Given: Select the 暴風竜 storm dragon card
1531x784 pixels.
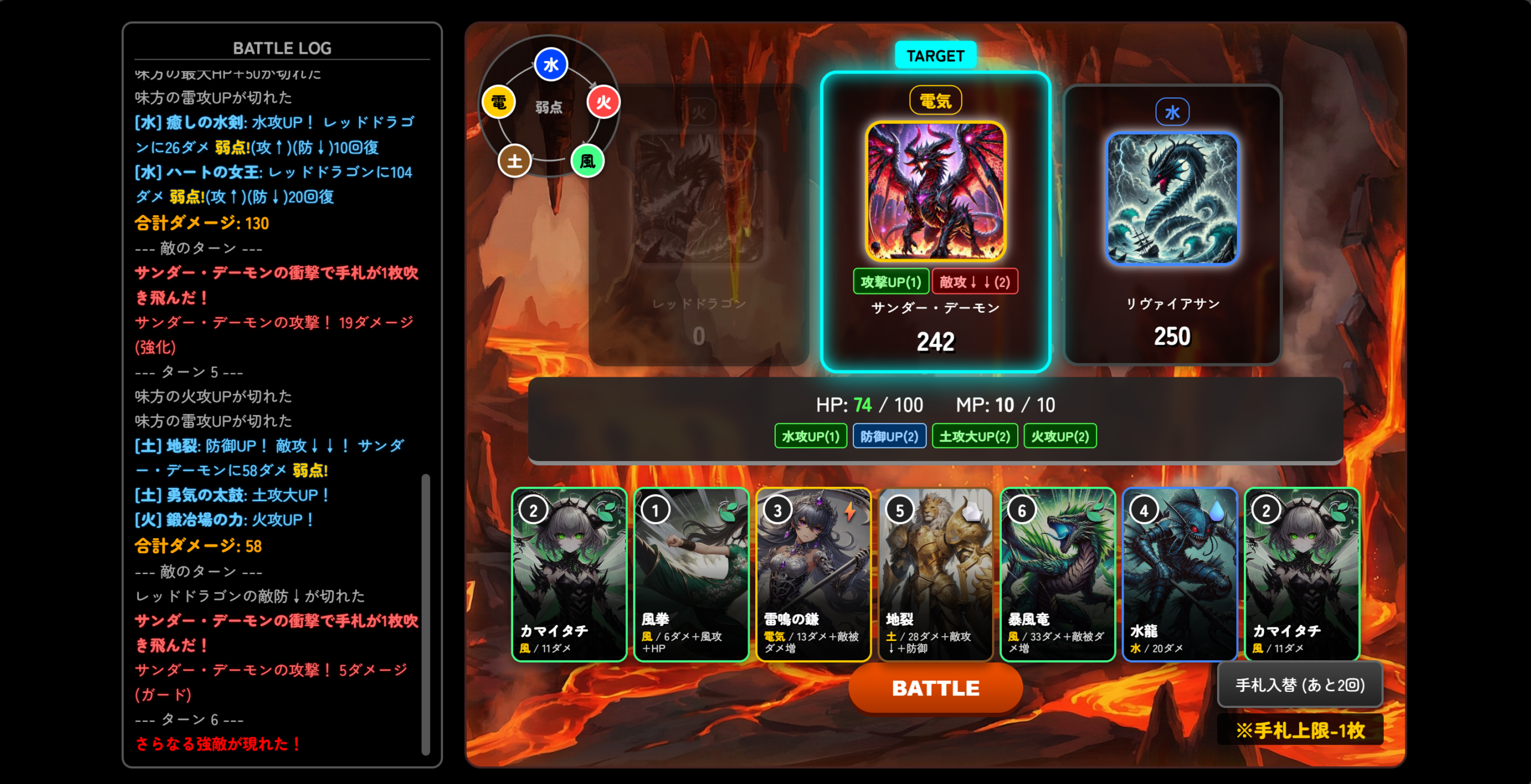Looking at the screenshot, I should [1057, 574].
